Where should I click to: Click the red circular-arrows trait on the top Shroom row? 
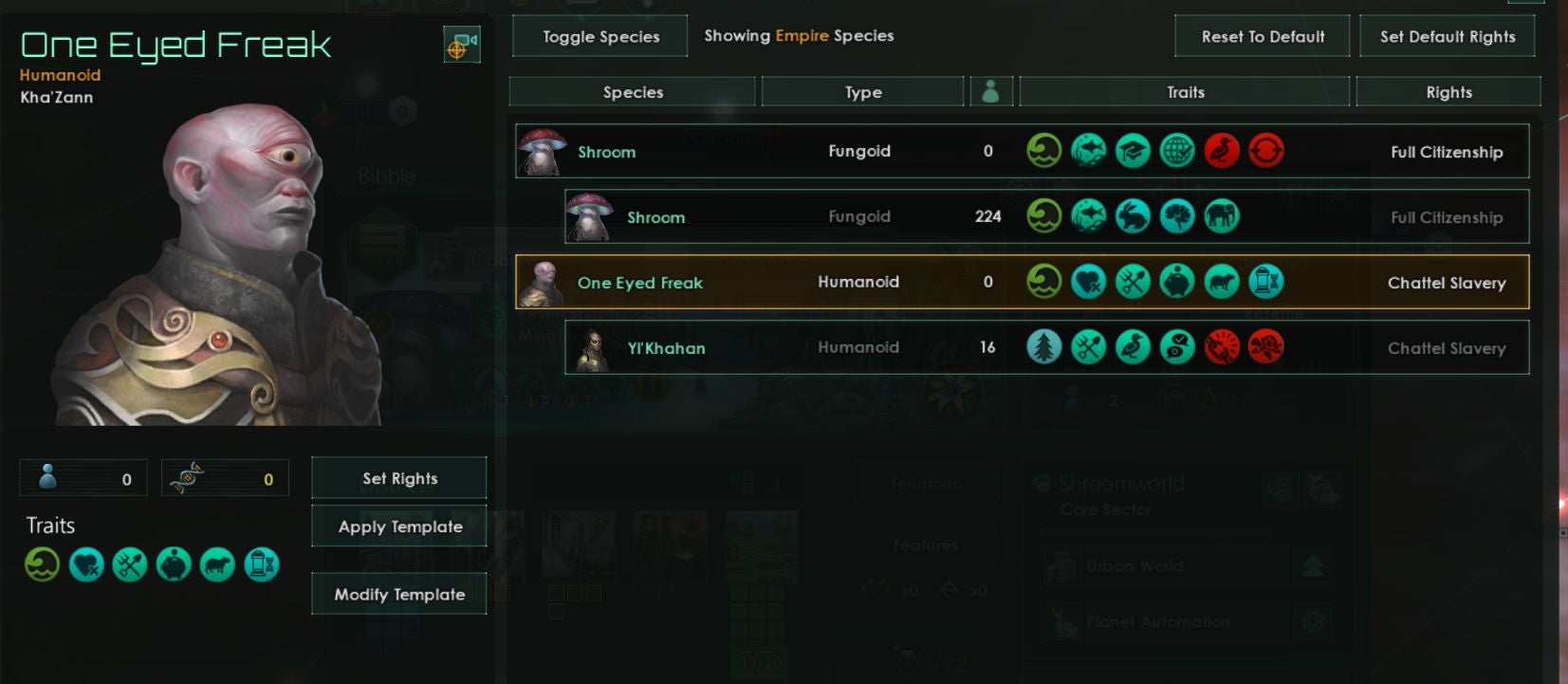(x=1266, y=151)
